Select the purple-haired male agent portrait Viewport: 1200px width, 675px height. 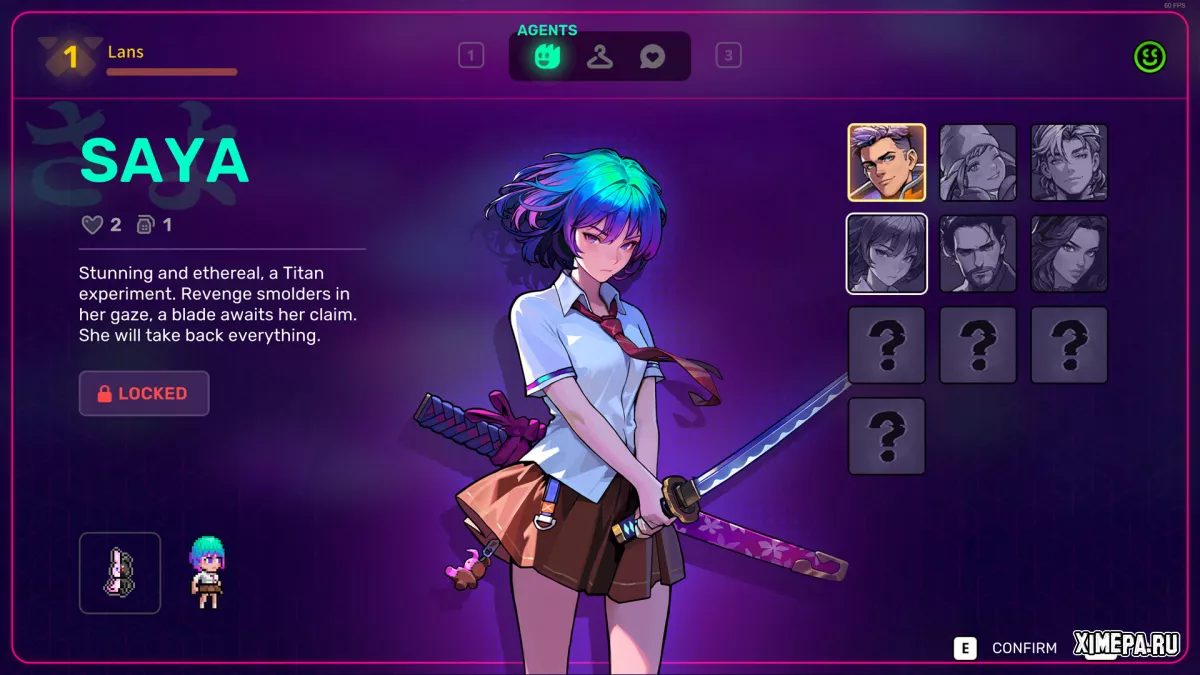click(x=887, y=162)
